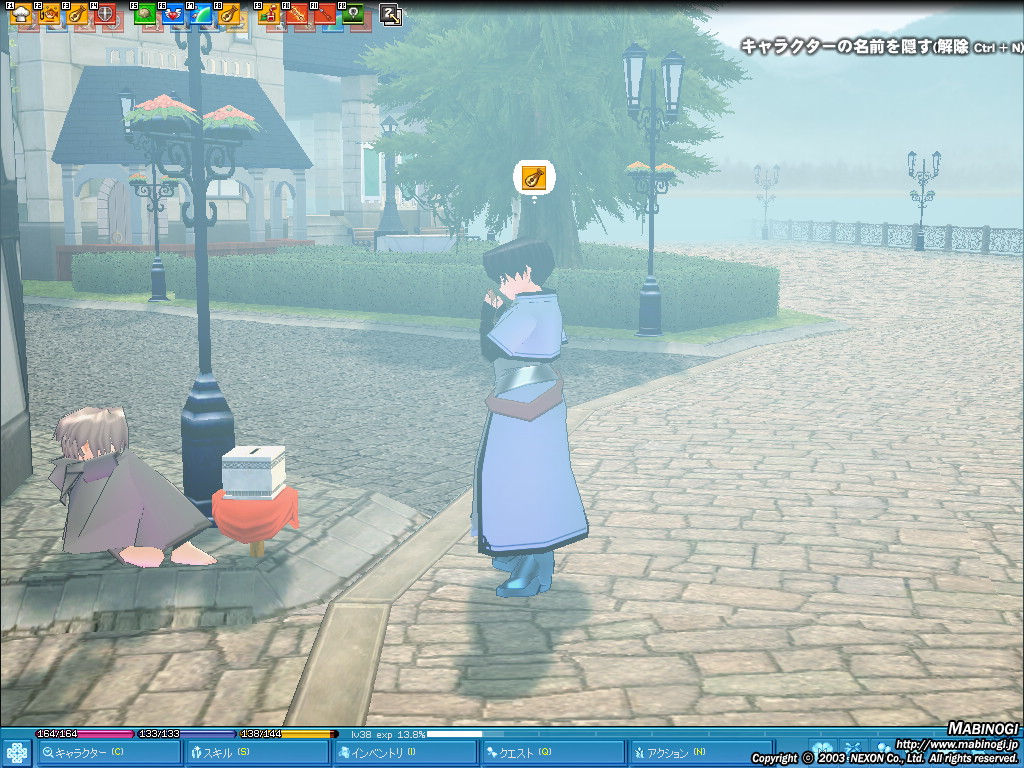Activate the green rock skill icon
The image size is (1024, 768).
145,15
